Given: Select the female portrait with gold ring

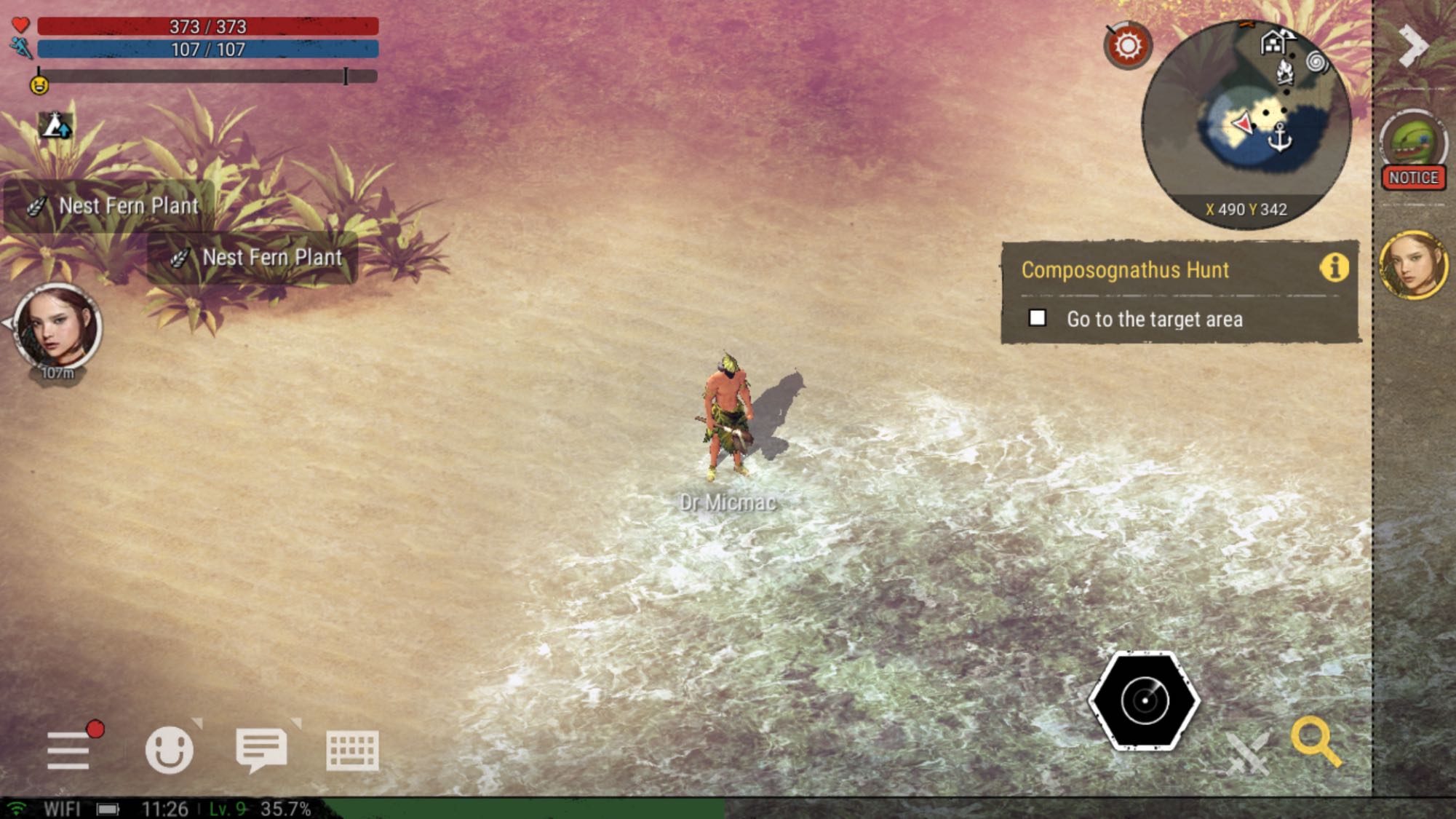Looking at the screenshot, I should 1414,265.
